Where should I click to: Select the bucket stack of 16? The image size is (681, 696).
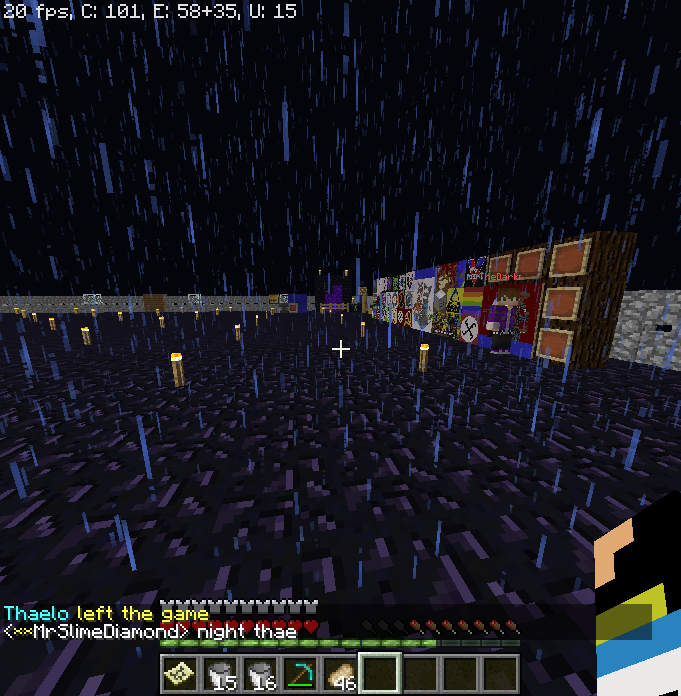point(260,673)
